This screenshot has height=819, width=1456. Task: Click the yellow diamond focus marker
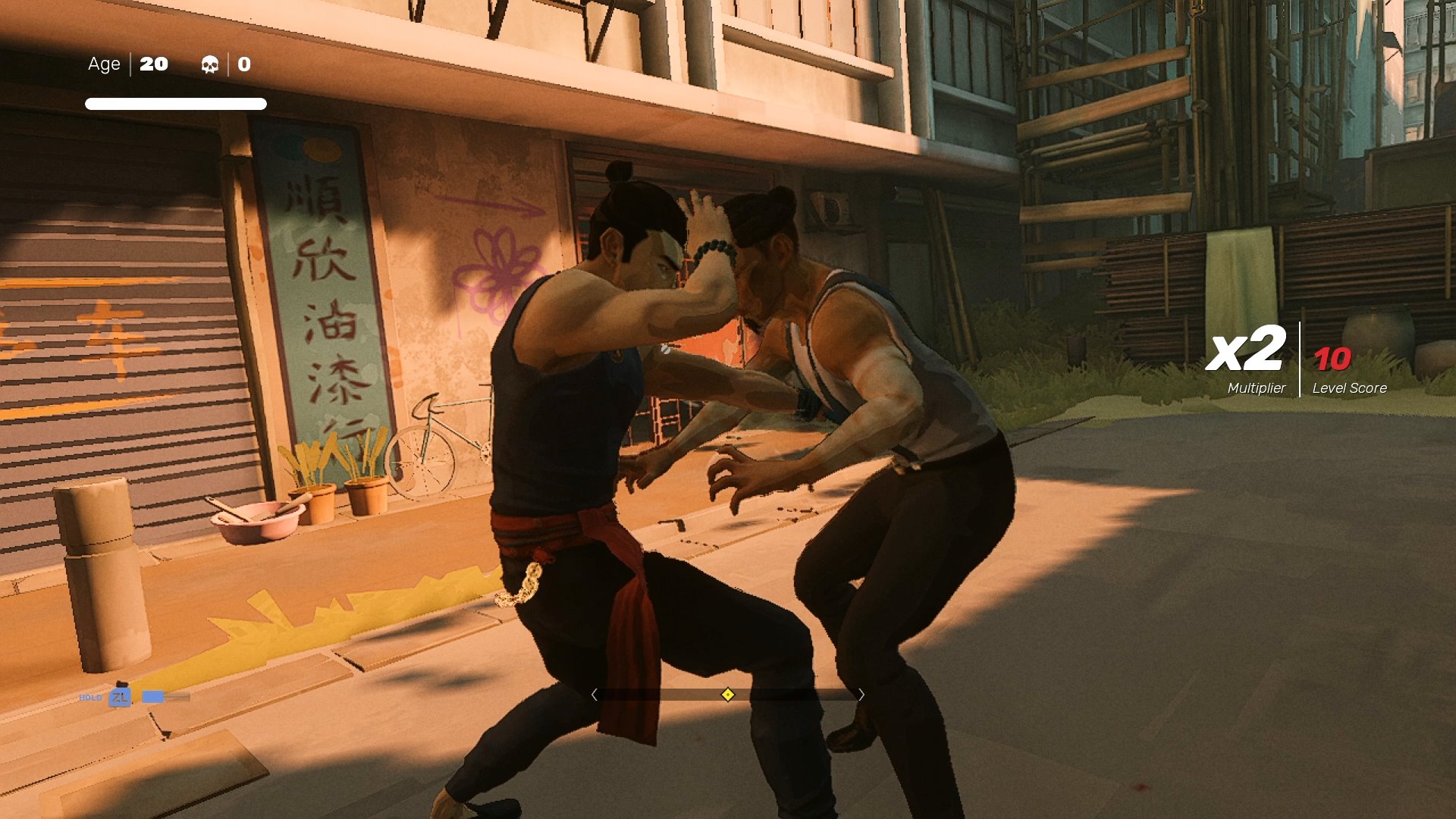pyautogui.click(x=727, y=694)
